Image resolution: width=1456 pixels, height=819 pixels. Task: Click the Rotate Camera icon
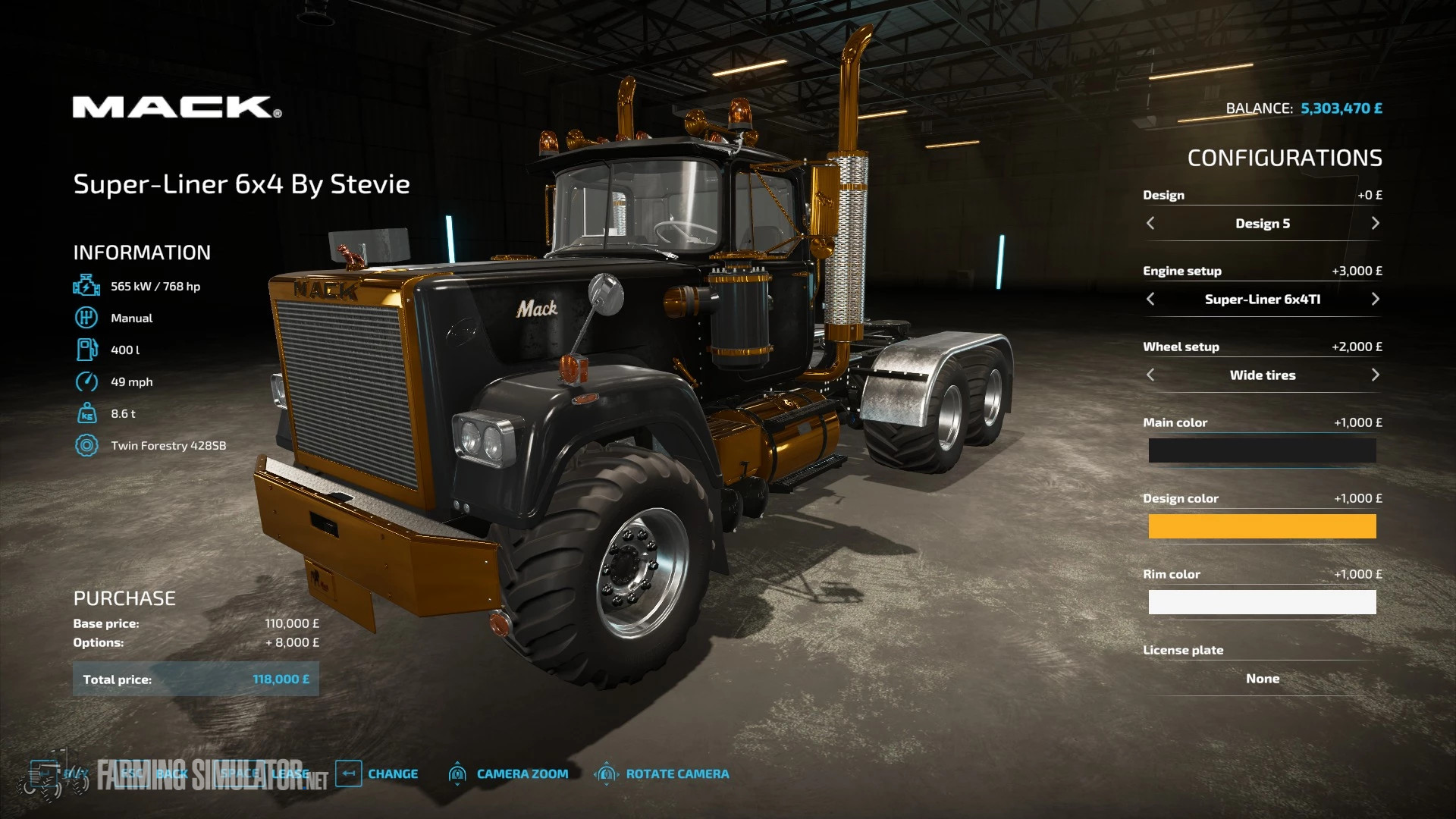point(607,773)
